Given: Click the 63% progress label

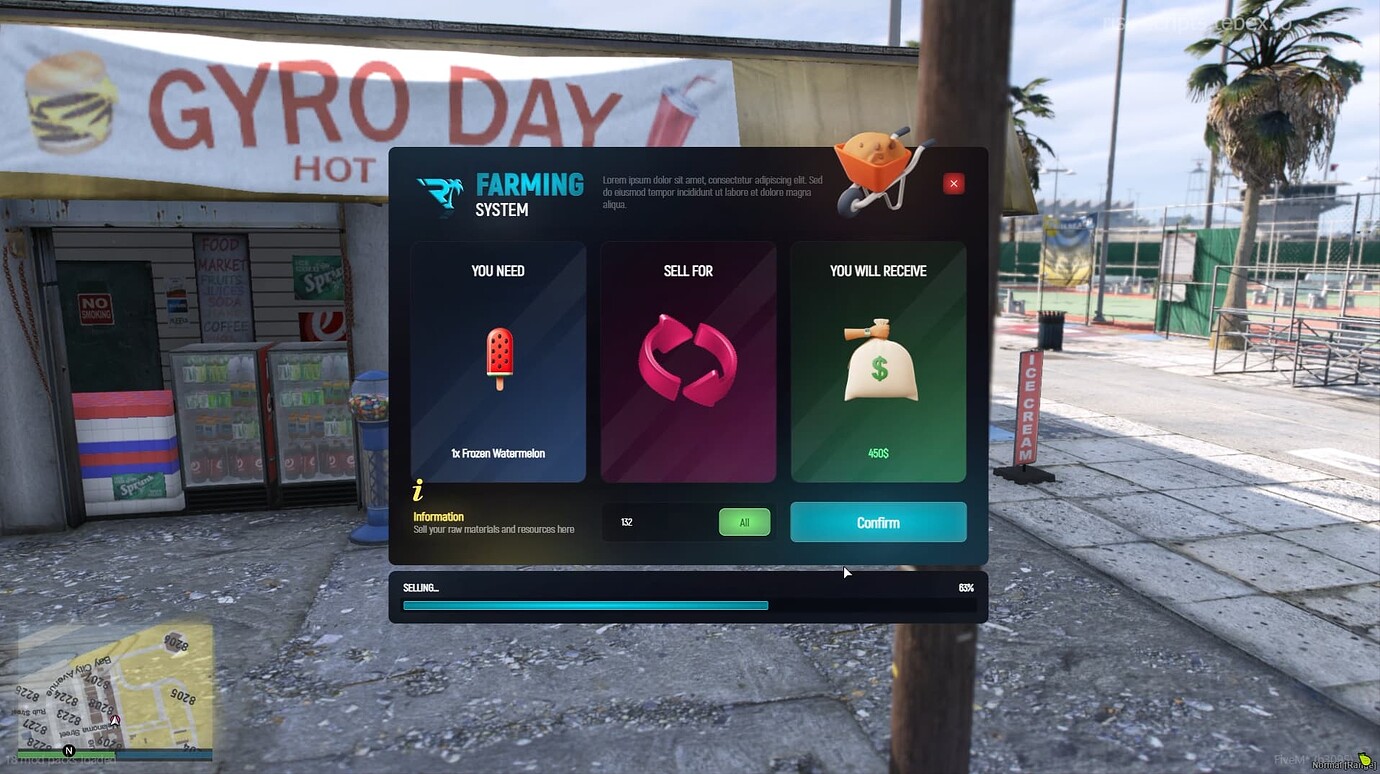Looking at the screenshot, I should [x=965, y=587].
